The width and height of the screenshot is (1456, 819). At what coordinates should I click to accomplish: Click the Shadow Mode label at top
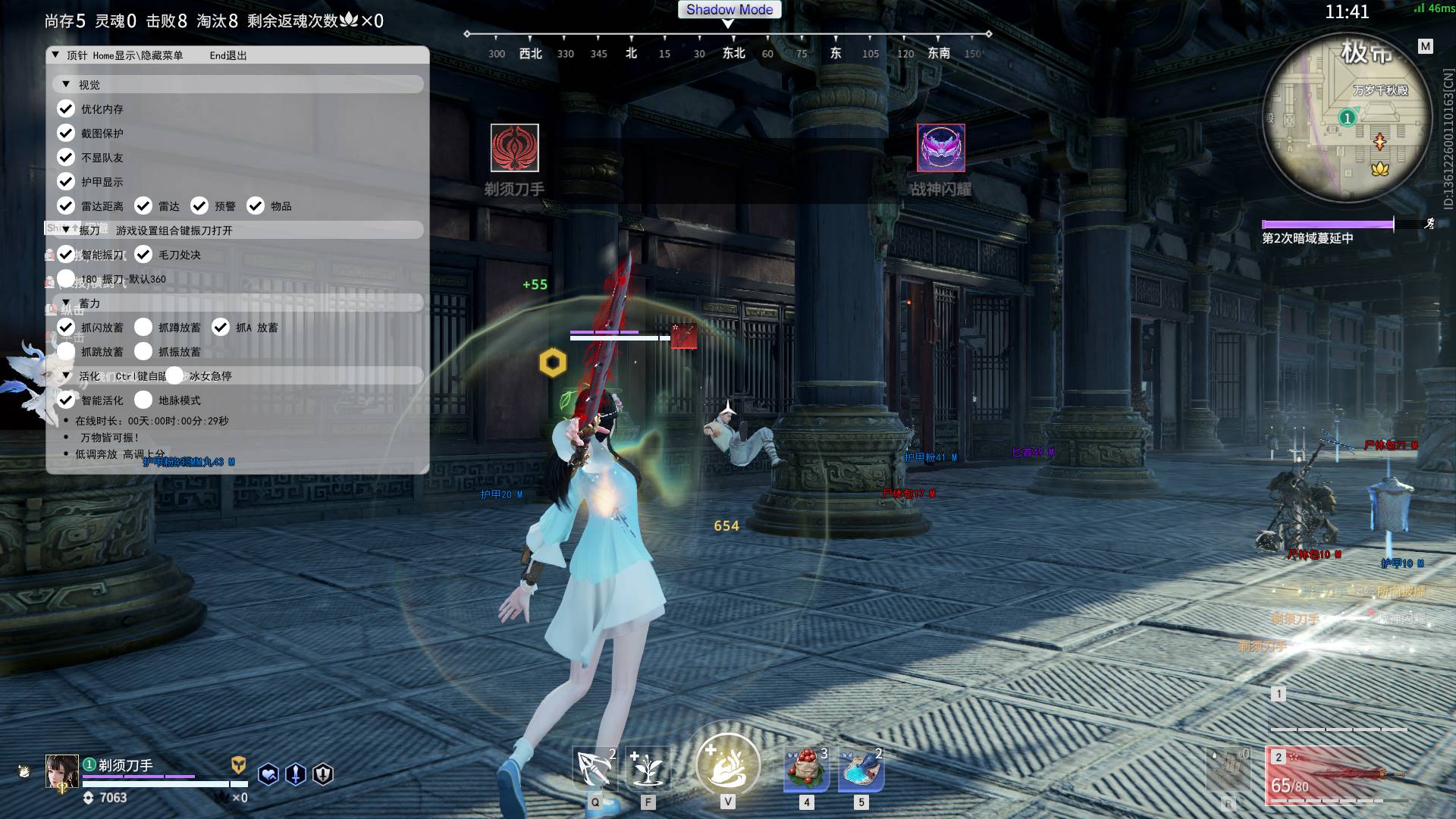click(729, 10)
